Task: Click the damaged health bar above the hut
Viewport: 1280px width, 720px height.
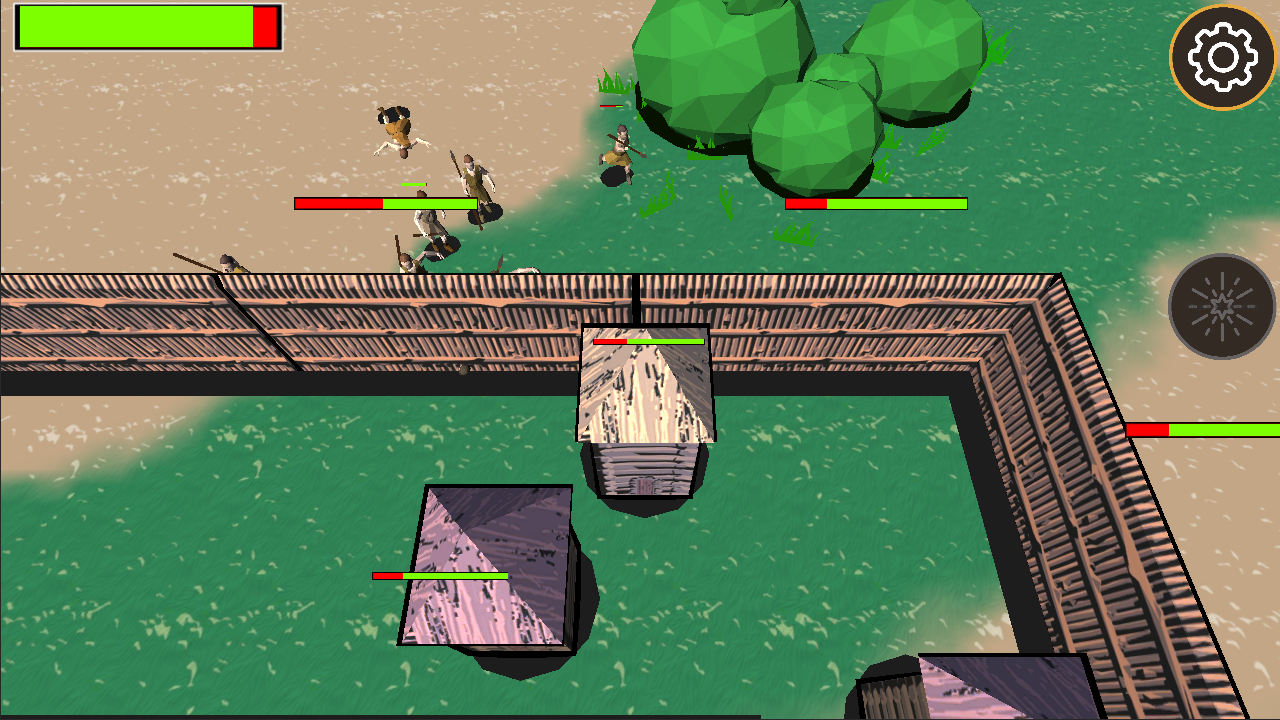Action: (648, 342)
